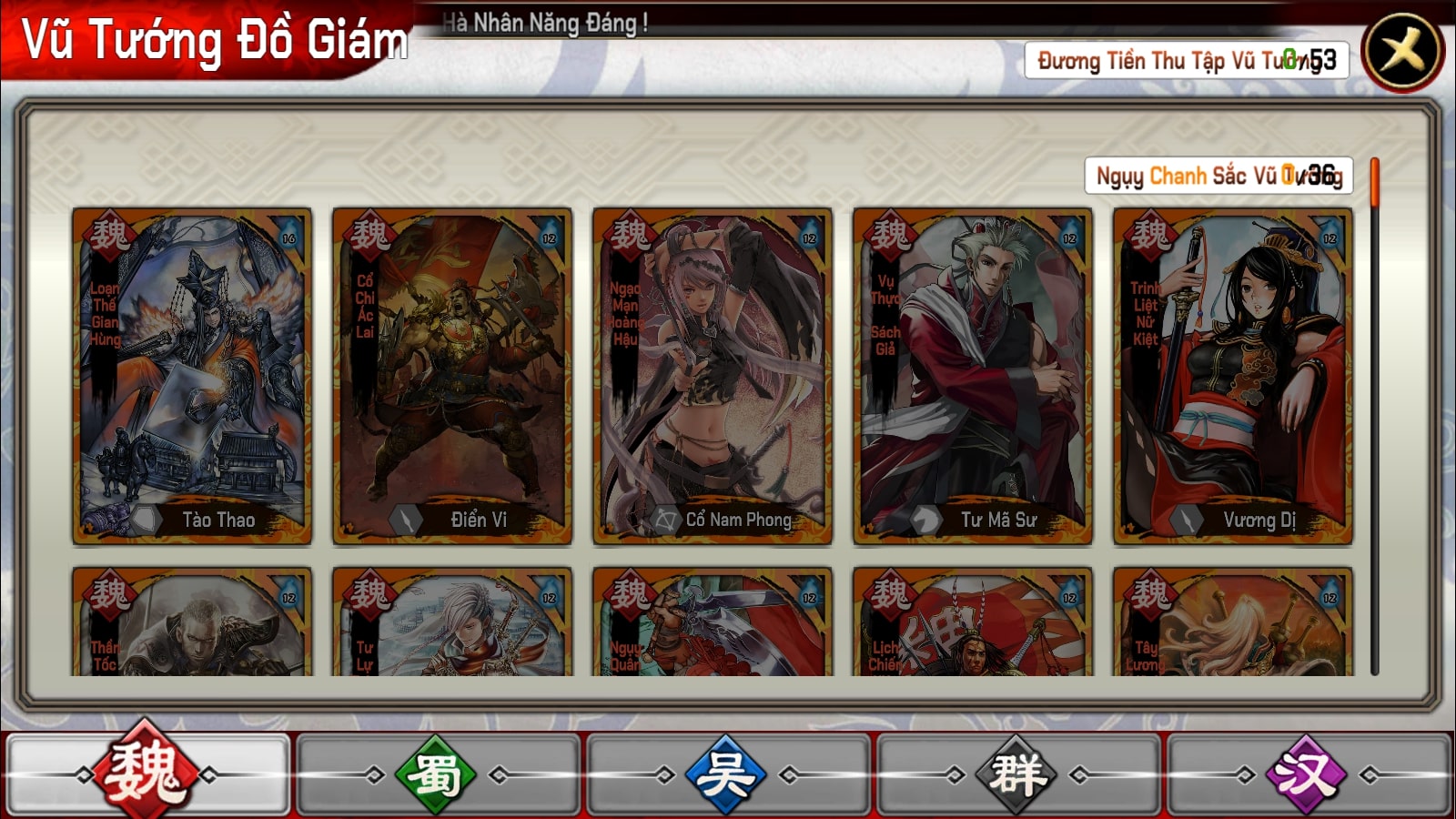Switch to the blue 吴 faction tab
Image resolution: width=1456 pixels, height=819 pixels.
pyautogui.click(x=726, y=775)
